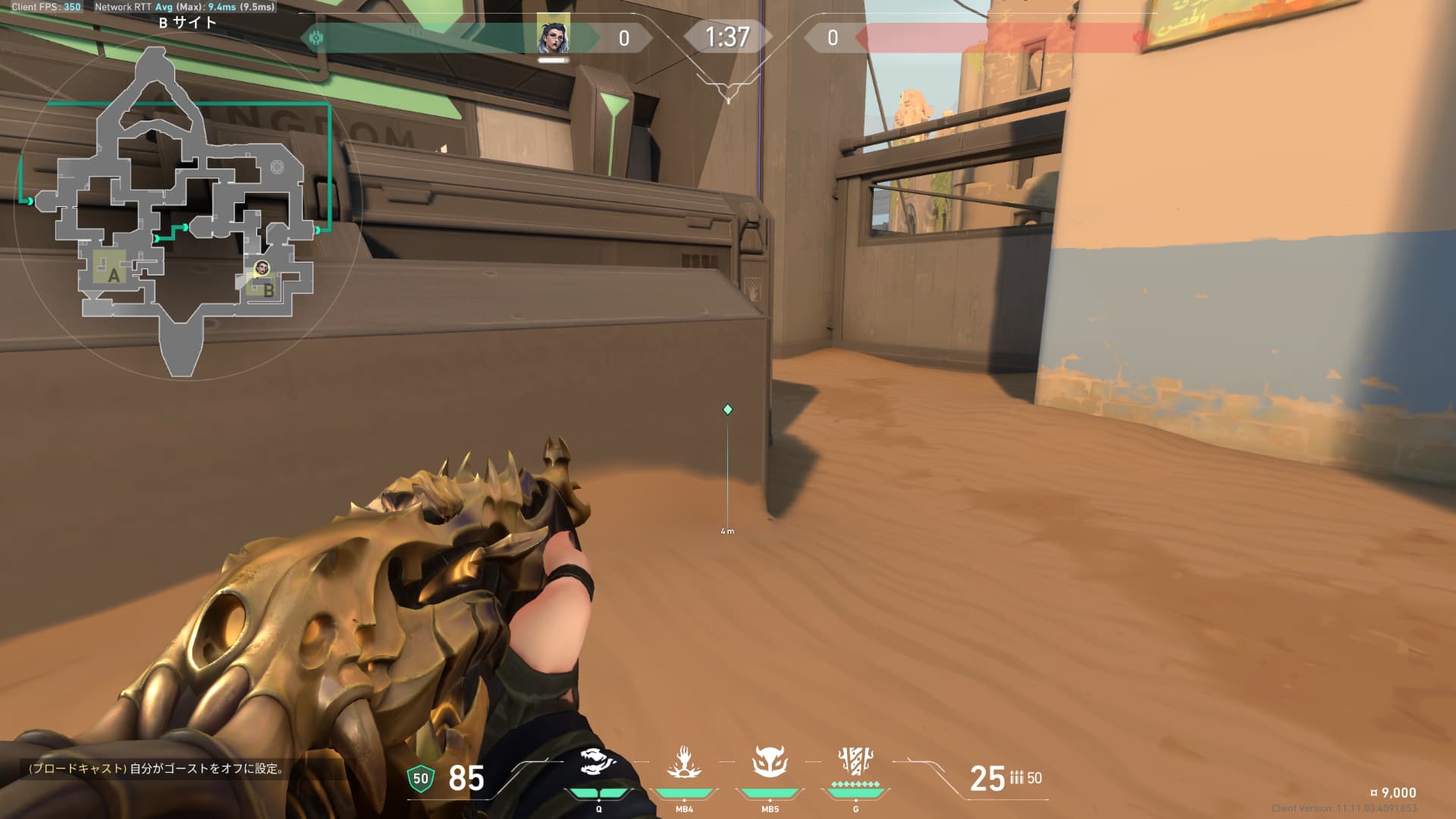The width and height of the screenshot is (1456, 819).
Task: Click the player icon on the minimap
Action: [x=262, y=268]
